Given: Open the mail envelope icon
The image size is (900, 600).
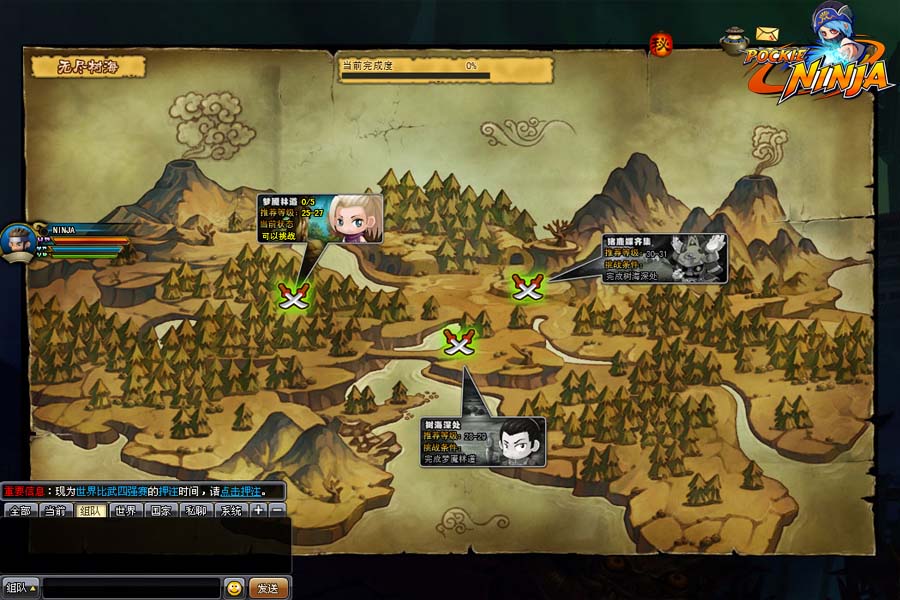Looking at the screenshot, I should click(767, 35).
